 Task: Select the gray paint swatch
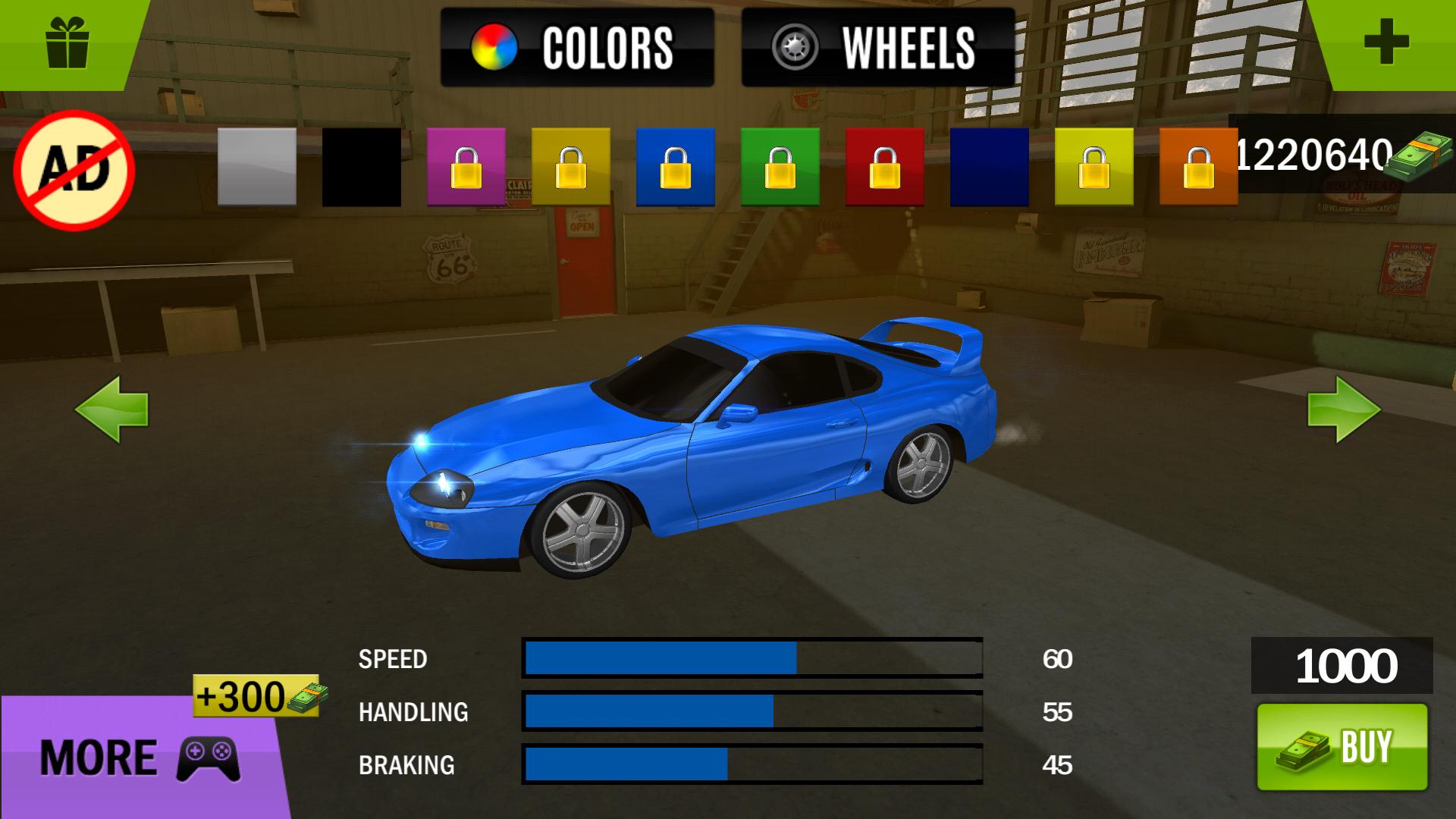coord(256,167)
